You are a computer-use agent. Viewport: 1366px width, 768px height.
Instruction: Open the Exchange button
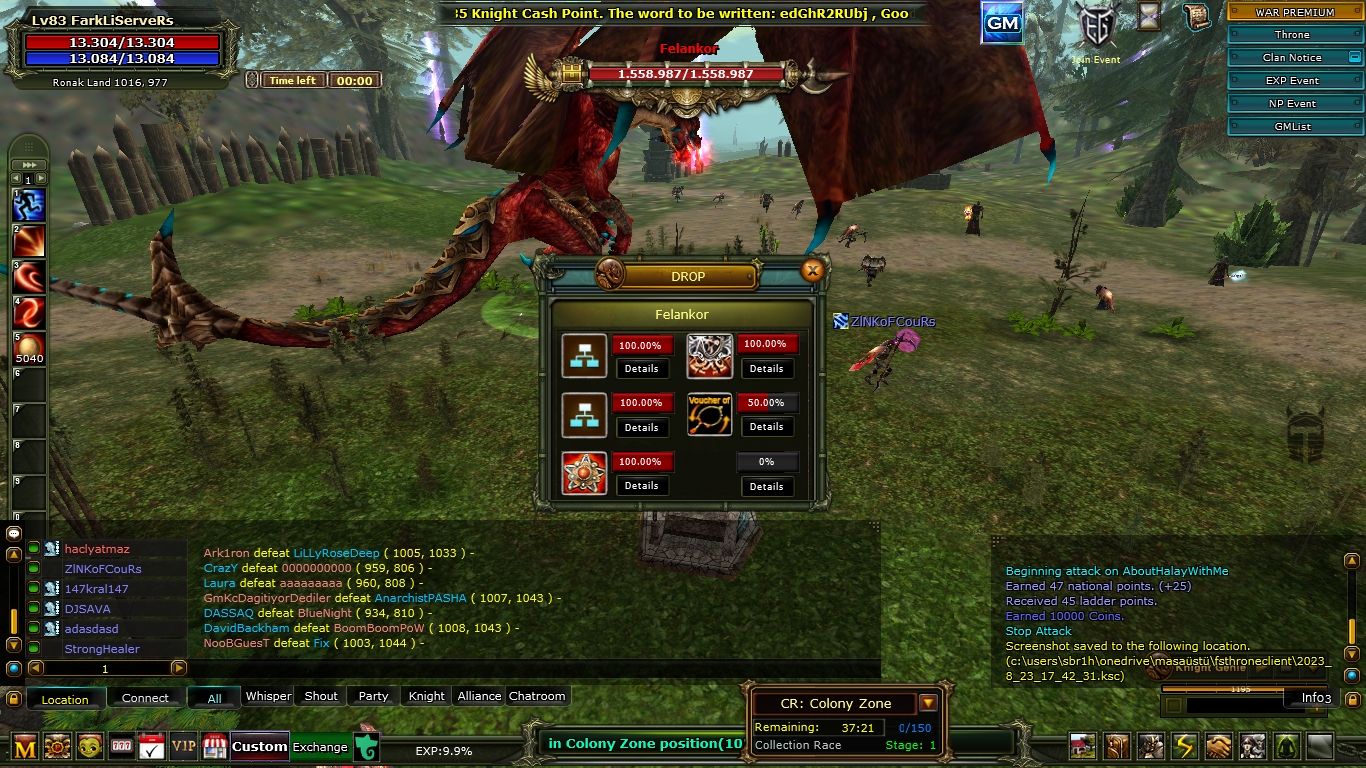pyautogui.click(x=320, y=747)
